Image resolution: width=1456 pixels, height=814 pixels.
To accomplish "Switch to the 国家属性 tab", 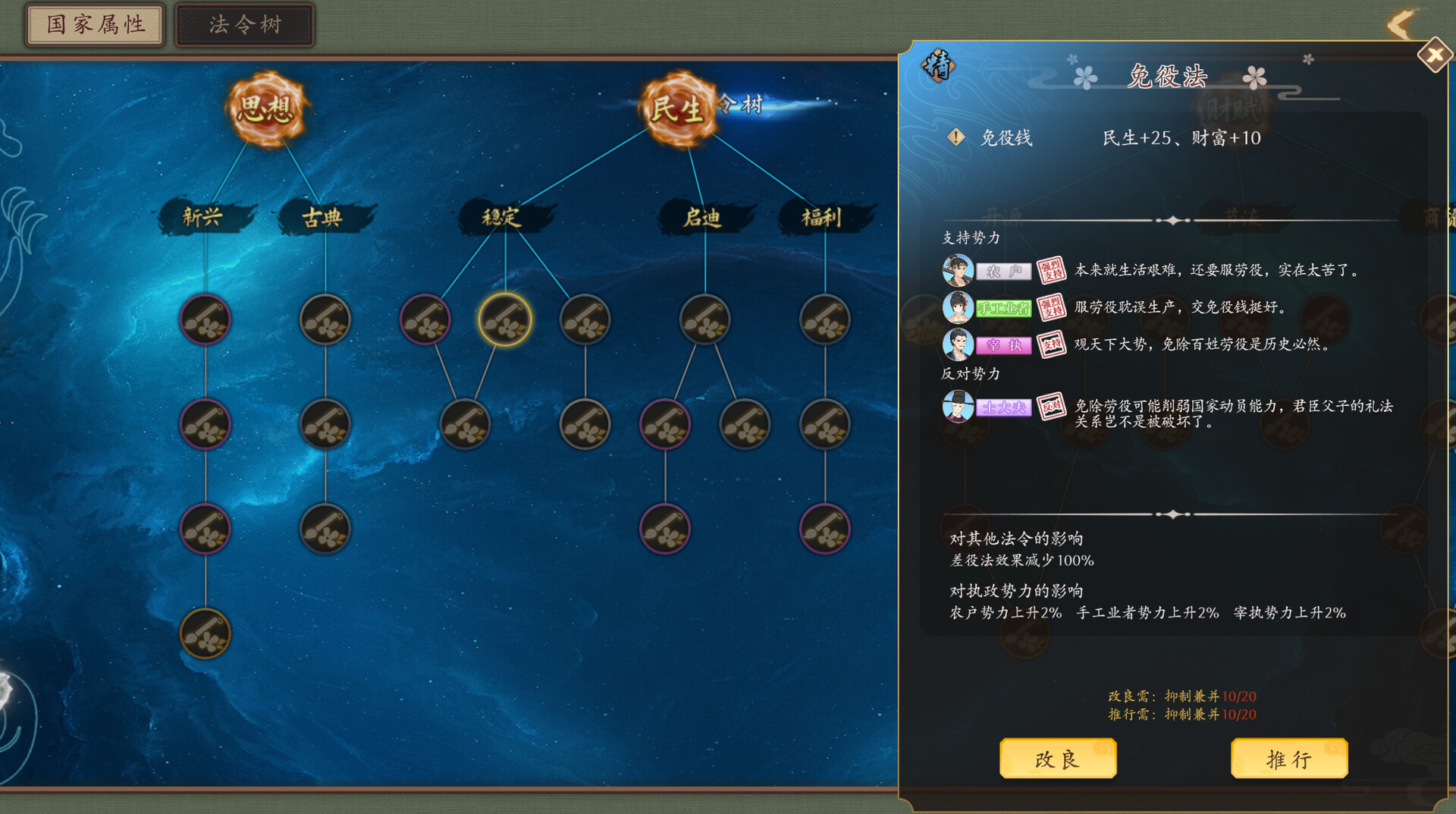I will (x=94, y=24).
